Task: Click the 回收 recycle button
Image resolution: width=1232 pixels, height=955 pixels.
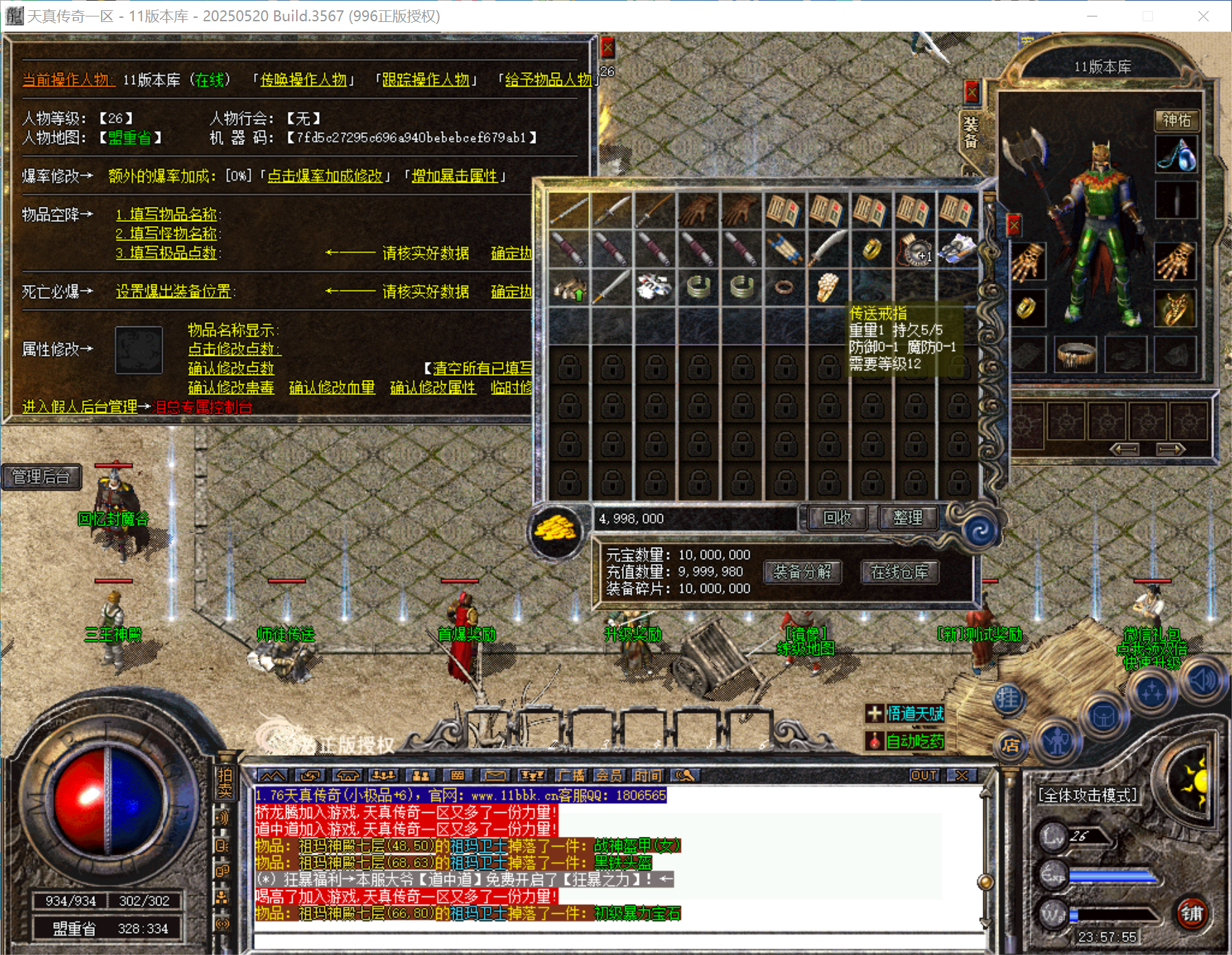Action: 837,517
